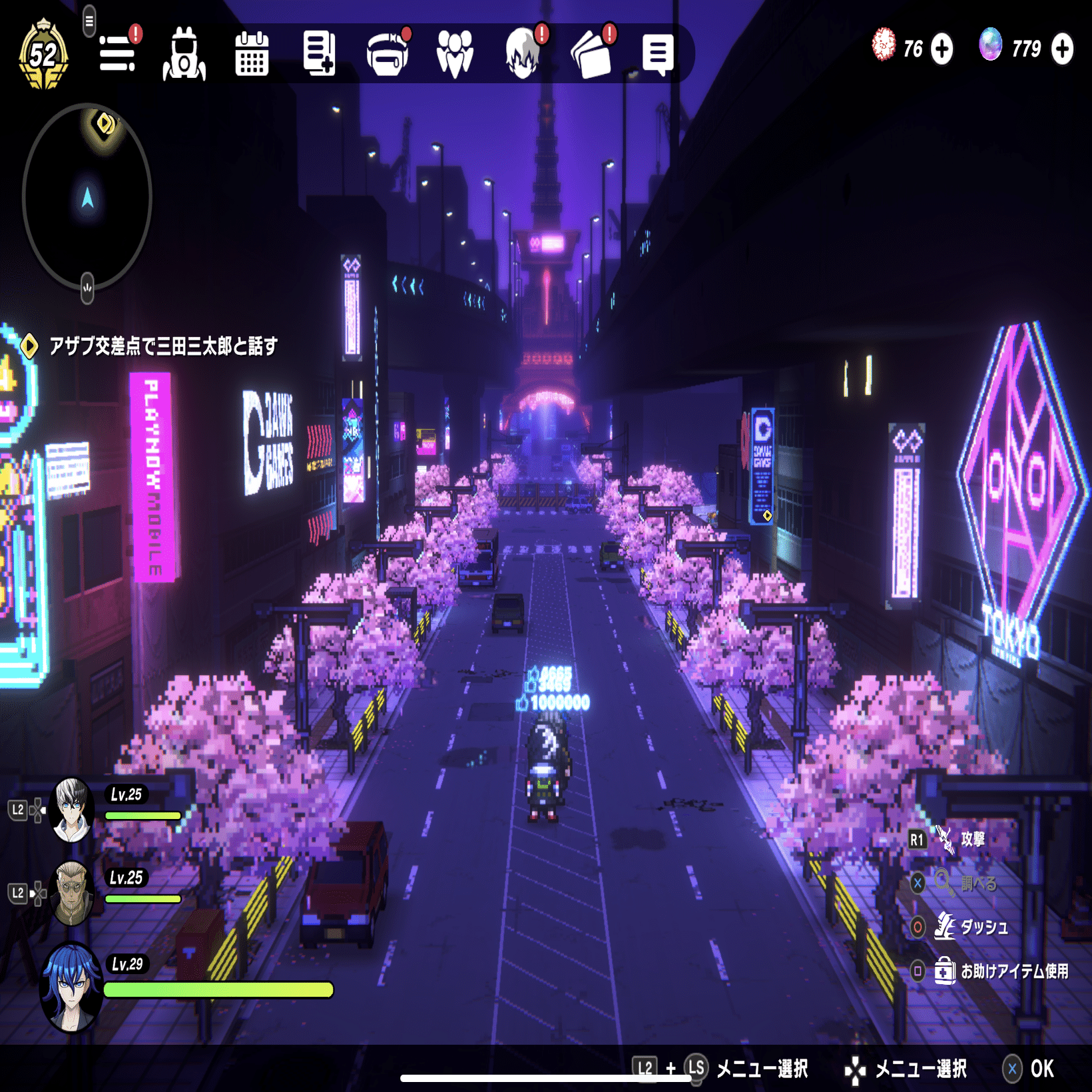Open the group of people icon
This screenshot has width=1092, height=1092.
tap(455, 53)
